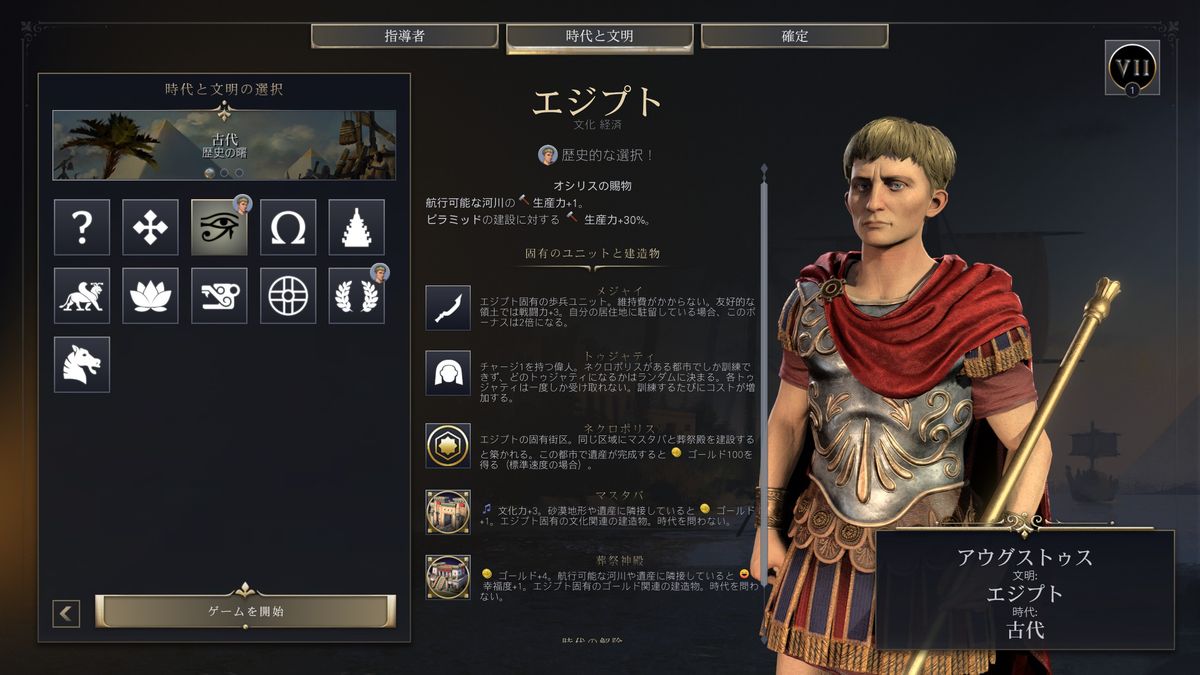Click the back arrow button
The width and height of the screenshot is (1200, 675).
click(x=66, y=613)
